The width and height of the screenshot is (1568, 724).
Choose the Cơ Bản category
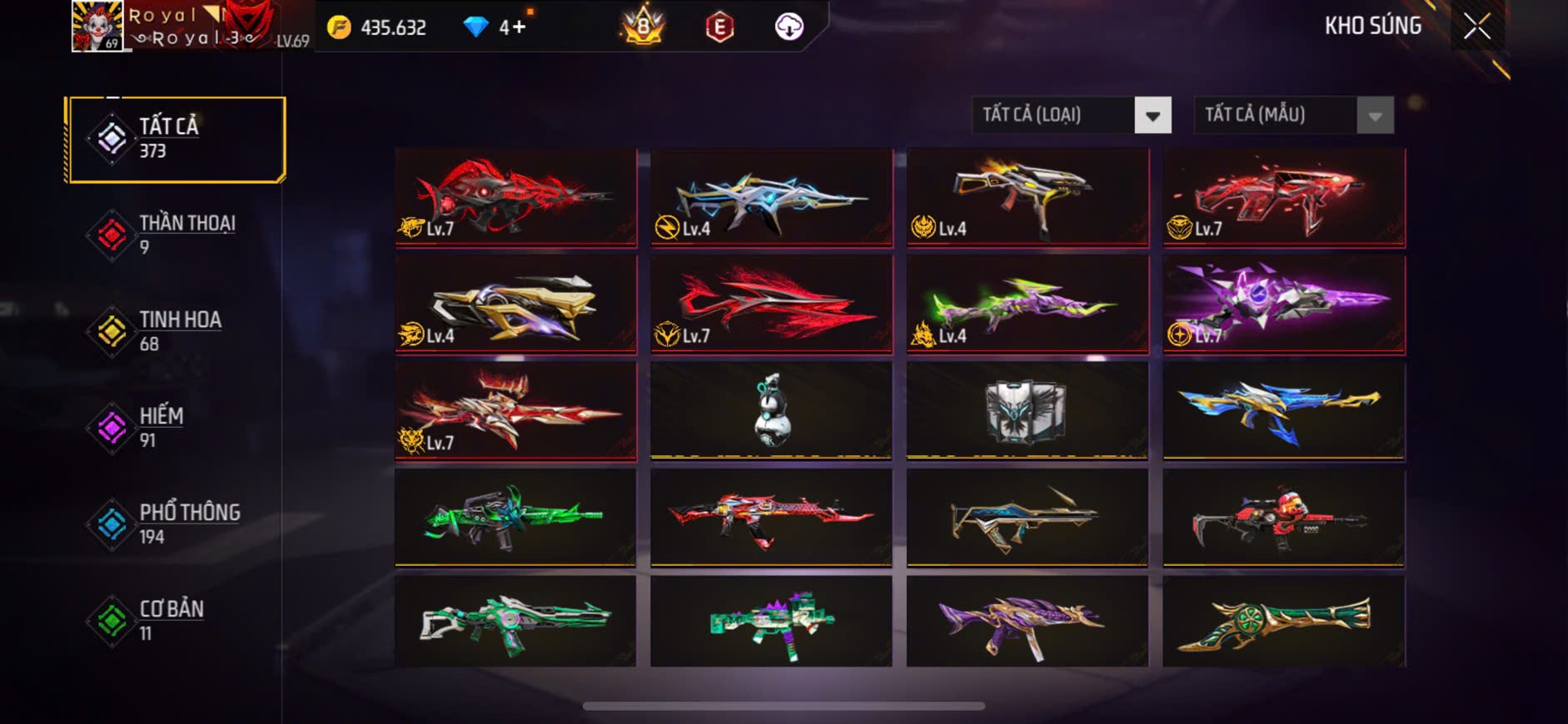176,620
